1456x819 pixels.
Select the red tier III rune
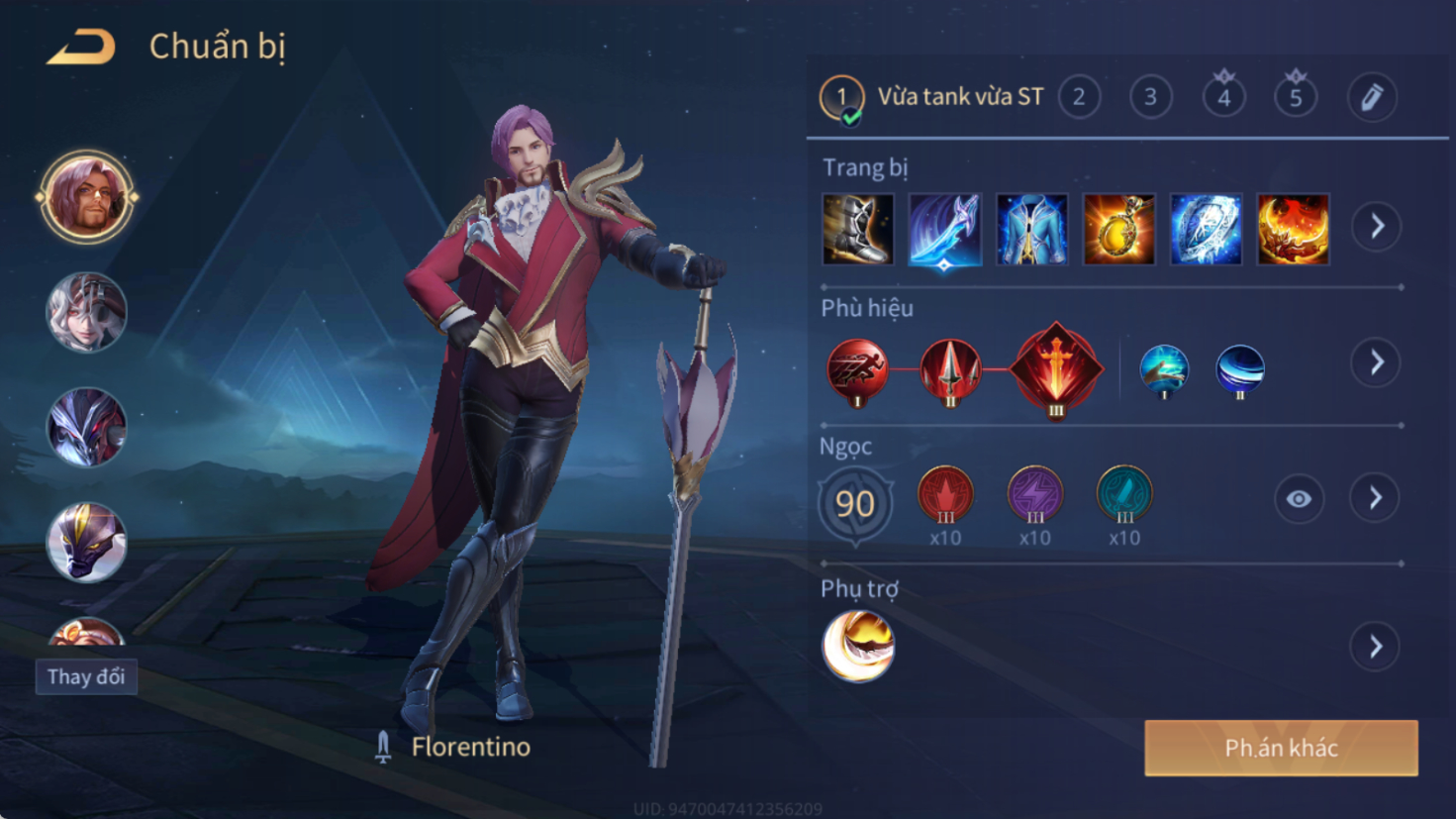[x=945, y=494]
